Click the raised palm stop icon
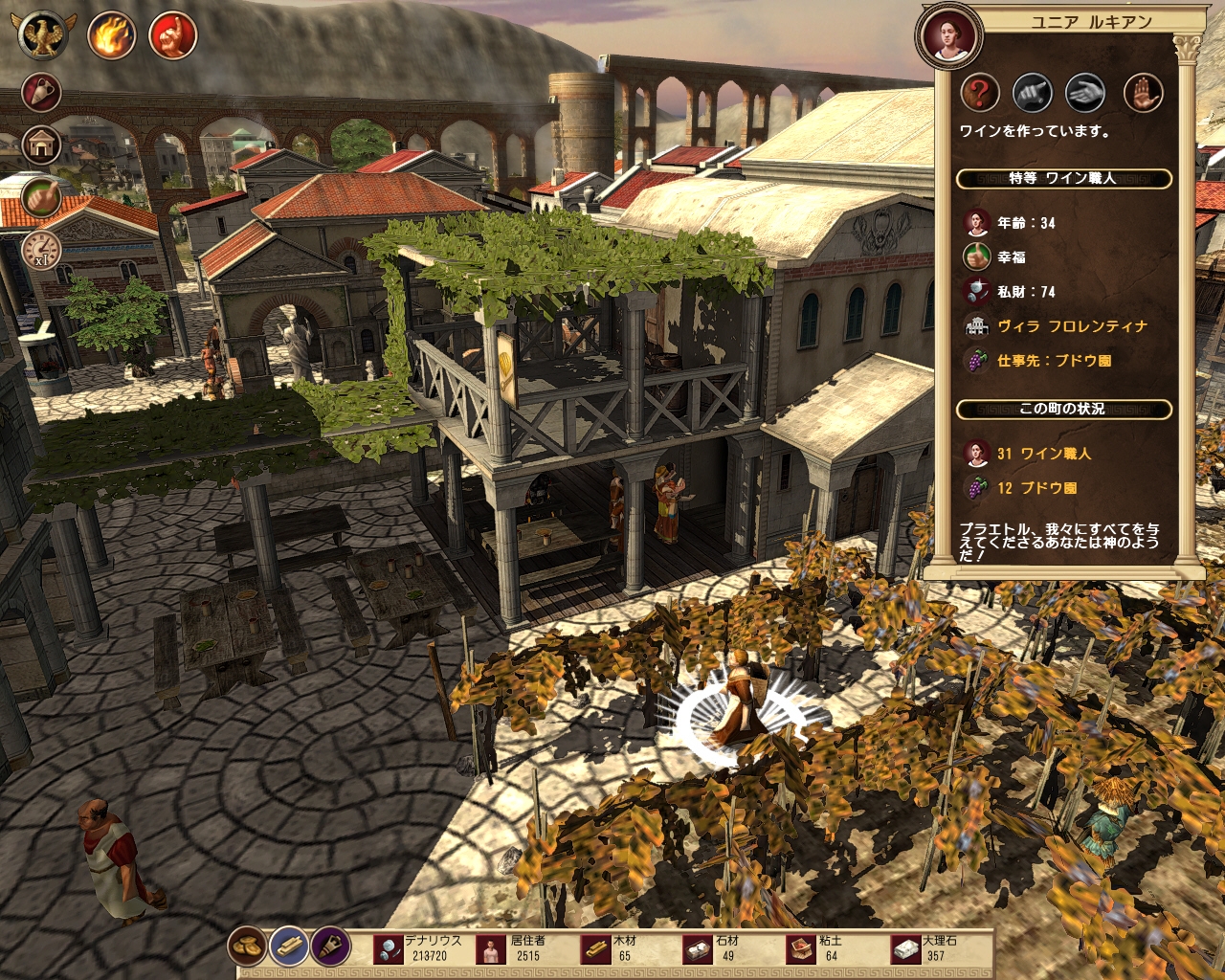1225x980 pixels. pos(1142,93)
